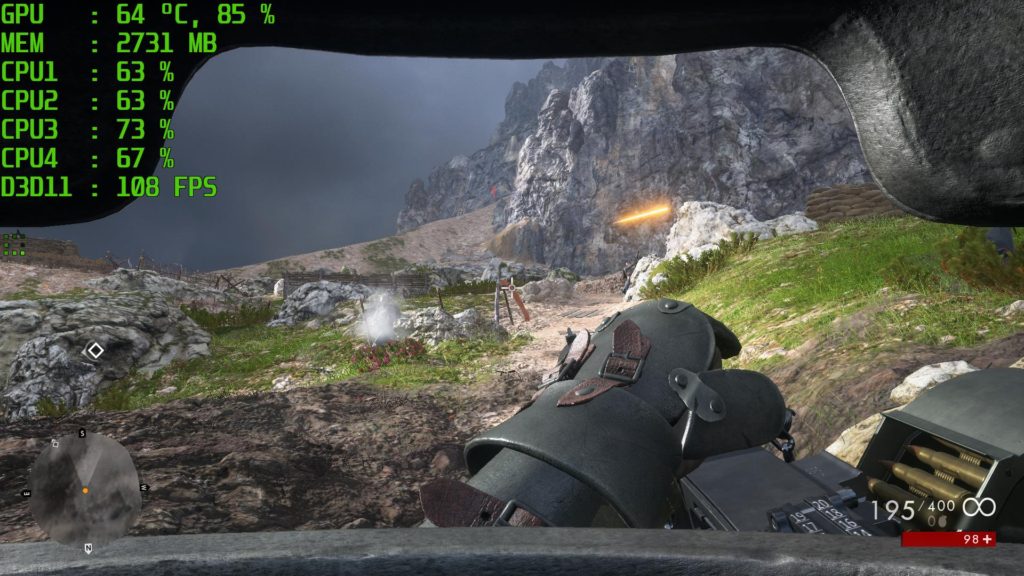Image resolution: width=1024 pixels, height=576 pixels.
Task: Select the white diamond objective marker
Action: coord(94,350)
